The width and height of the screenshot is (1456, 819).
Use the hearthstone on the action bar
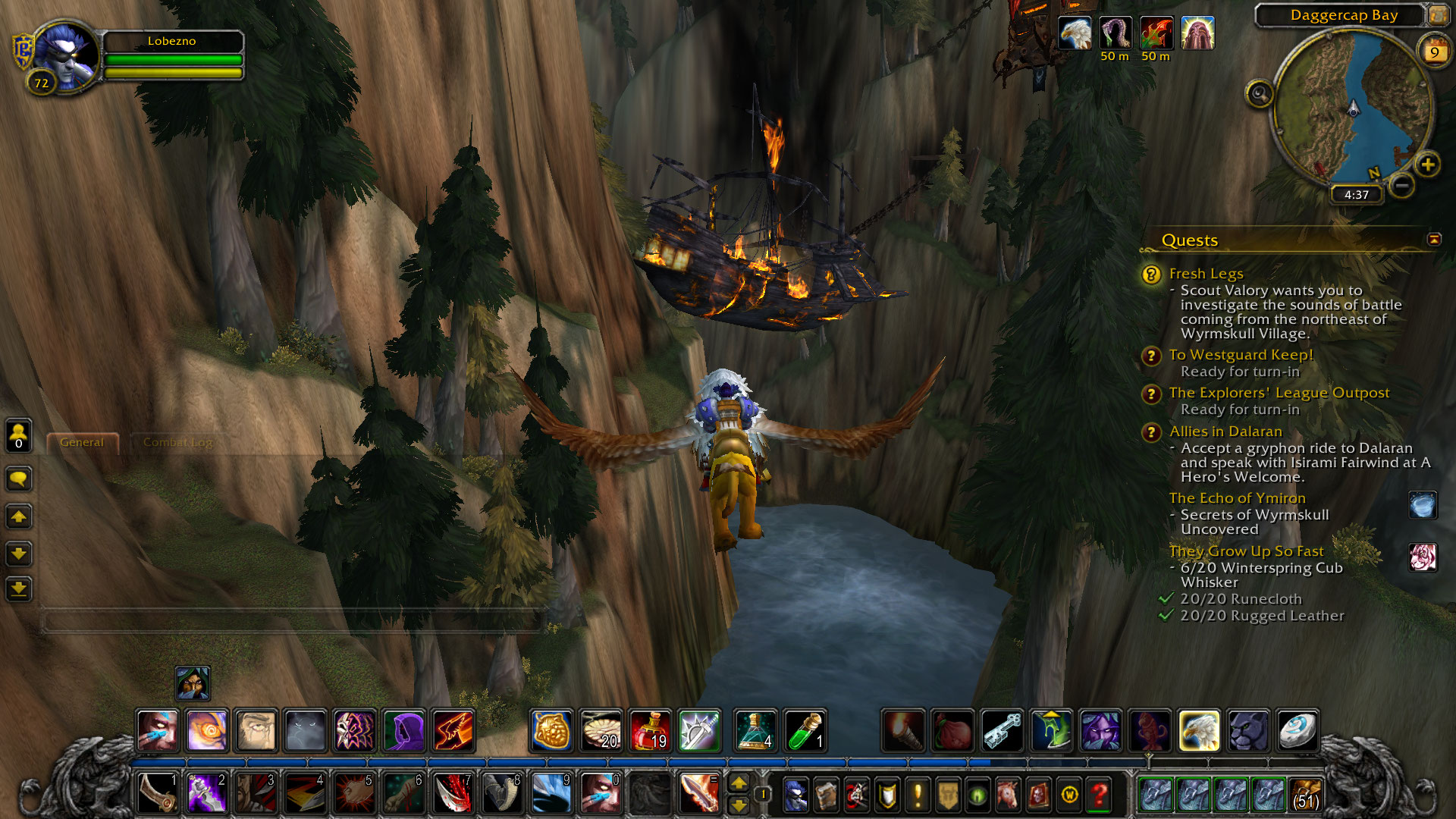click(1298, 730)
